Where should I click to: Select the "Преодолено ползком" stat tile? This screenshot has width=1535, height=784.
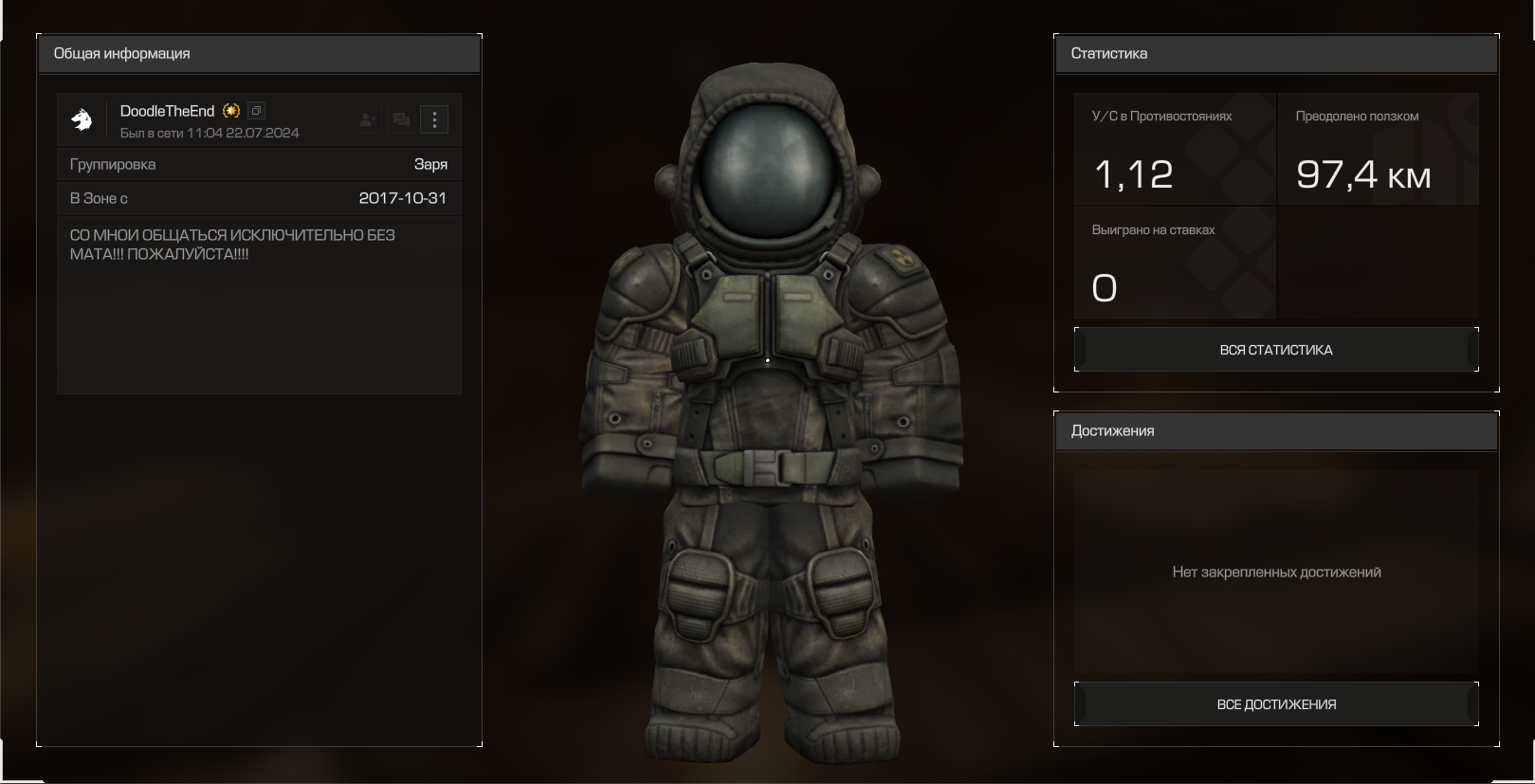coord(1378,149)
